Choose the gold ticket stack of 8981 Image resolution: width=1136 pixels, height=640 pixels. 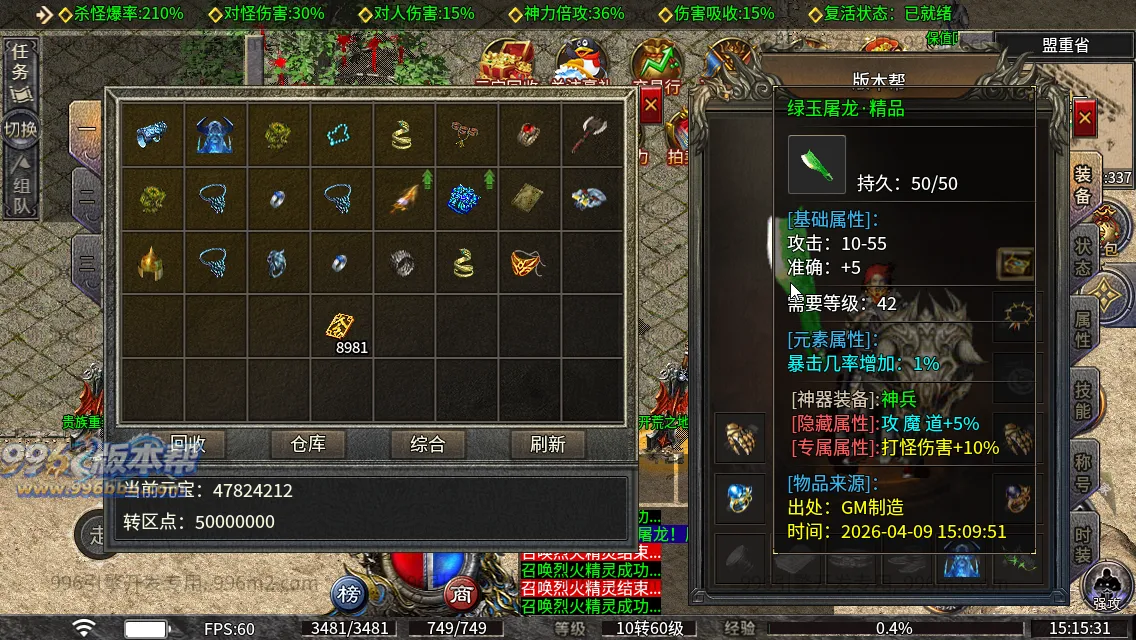pos(340,326)
